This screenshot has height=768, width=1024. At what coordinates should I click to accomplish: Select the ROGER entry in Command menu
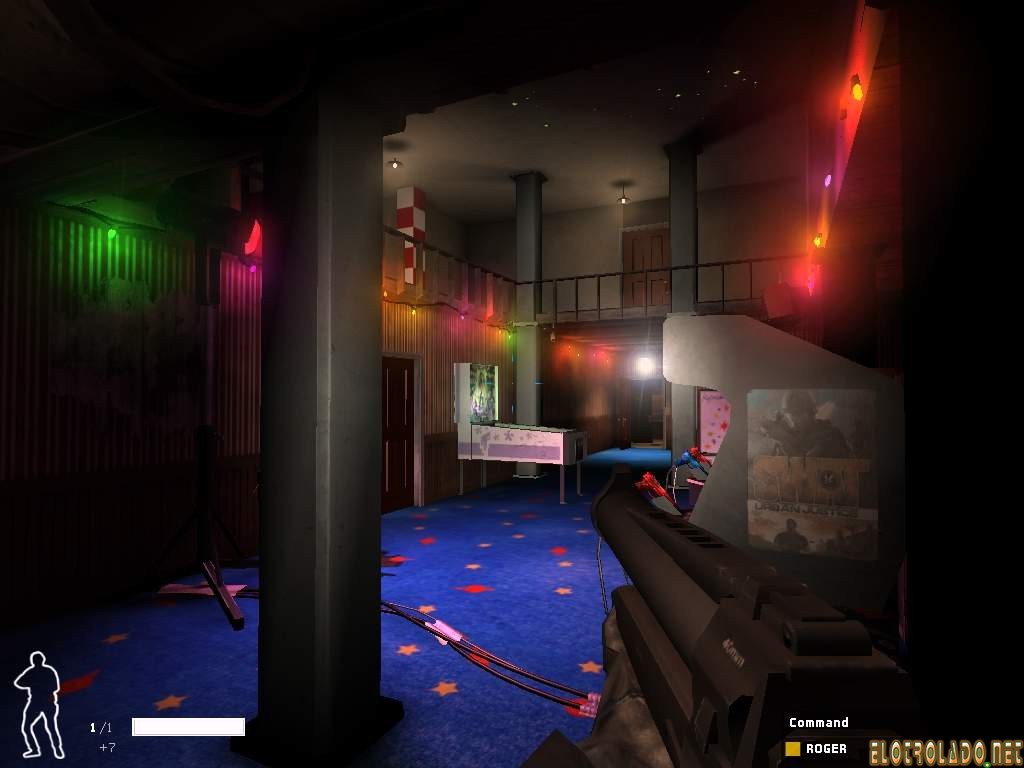[824, 748]
